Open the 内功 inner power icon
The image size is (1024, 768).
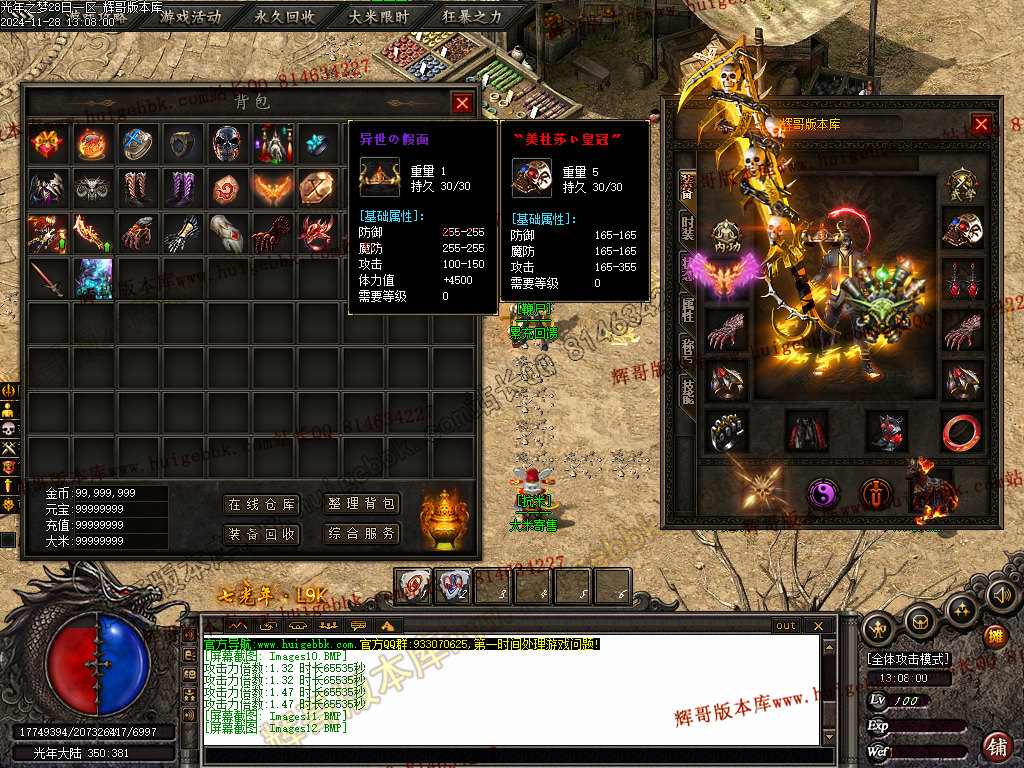coord(727,235)
